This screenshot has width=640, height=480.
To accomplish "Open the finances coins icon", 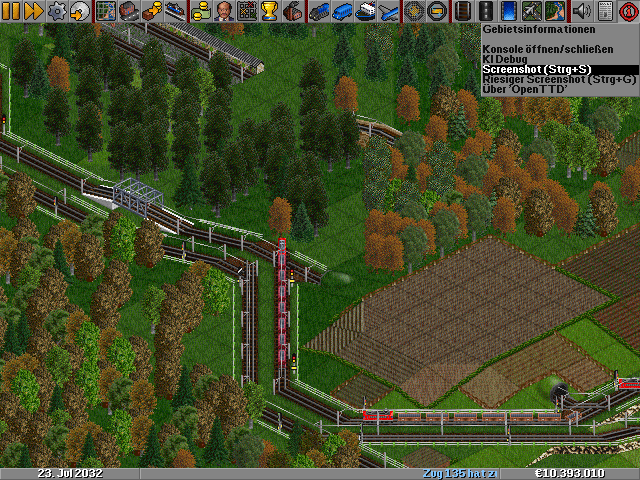I will 201,11.
